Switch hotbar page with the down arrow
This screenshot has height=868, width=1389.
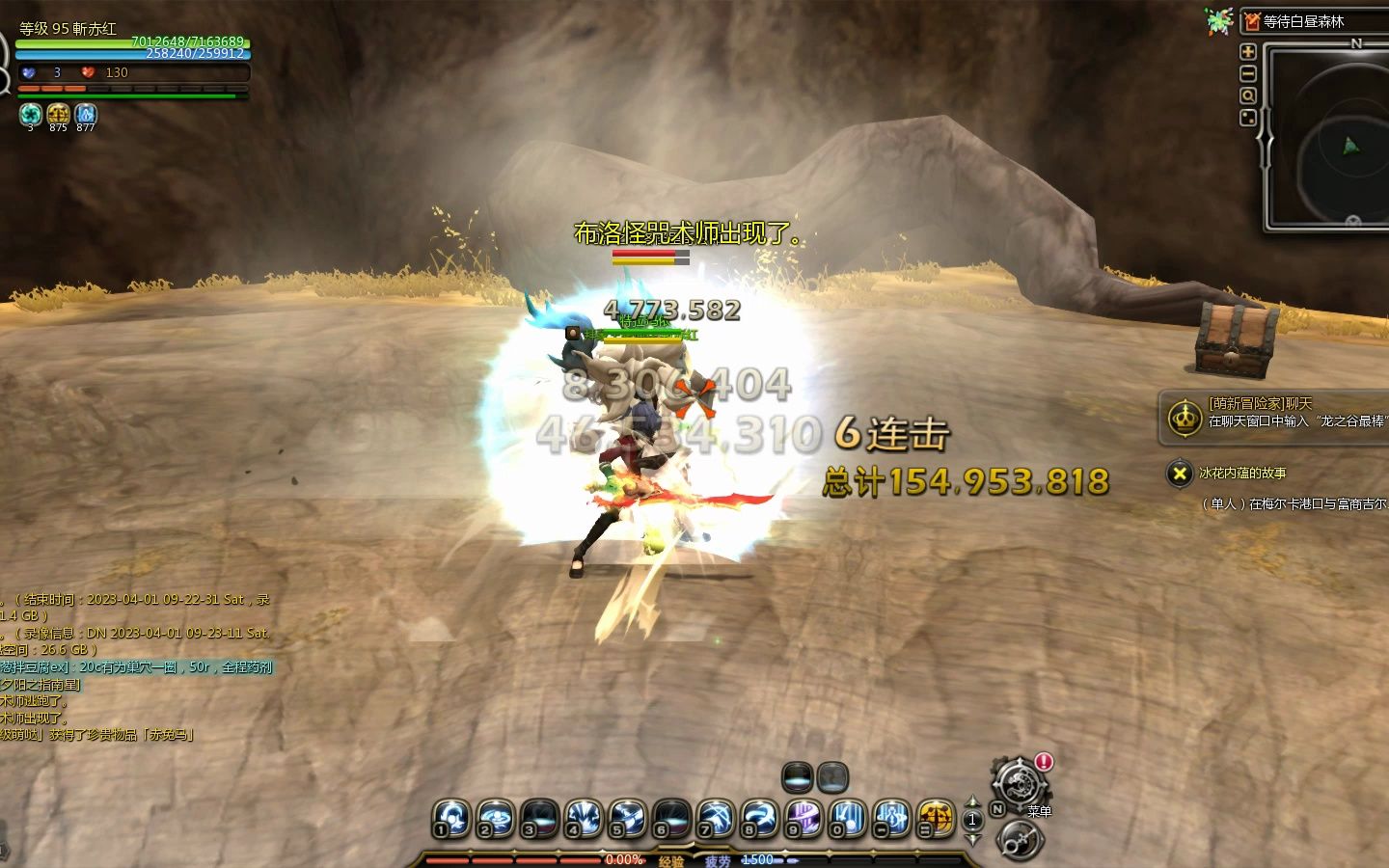972,838
